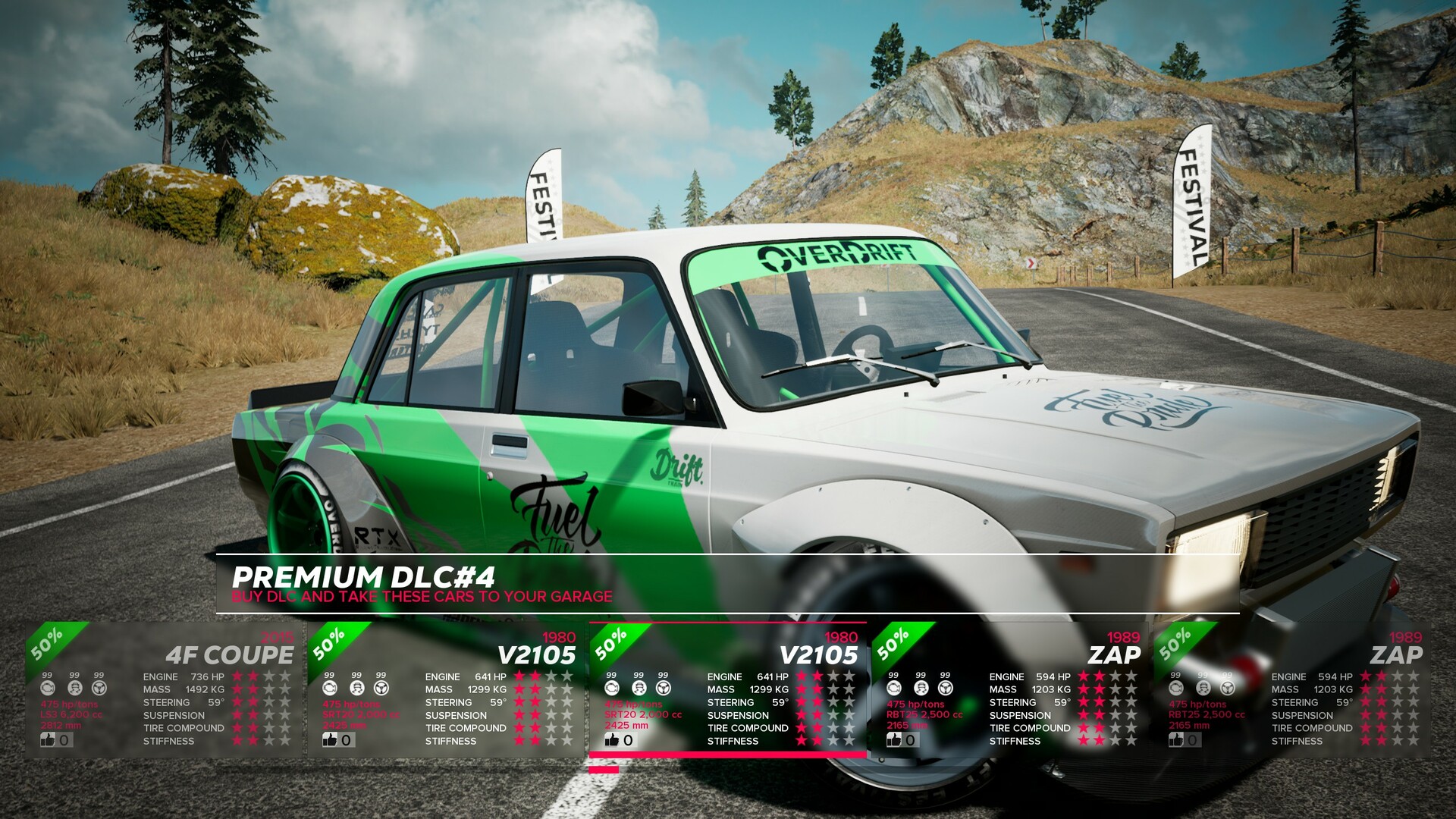The width and height of the screenshot is (1456, 819).
Task: Like the highlighted V2105 with its thumbs-up button
Action: click(x=613, y=739)
